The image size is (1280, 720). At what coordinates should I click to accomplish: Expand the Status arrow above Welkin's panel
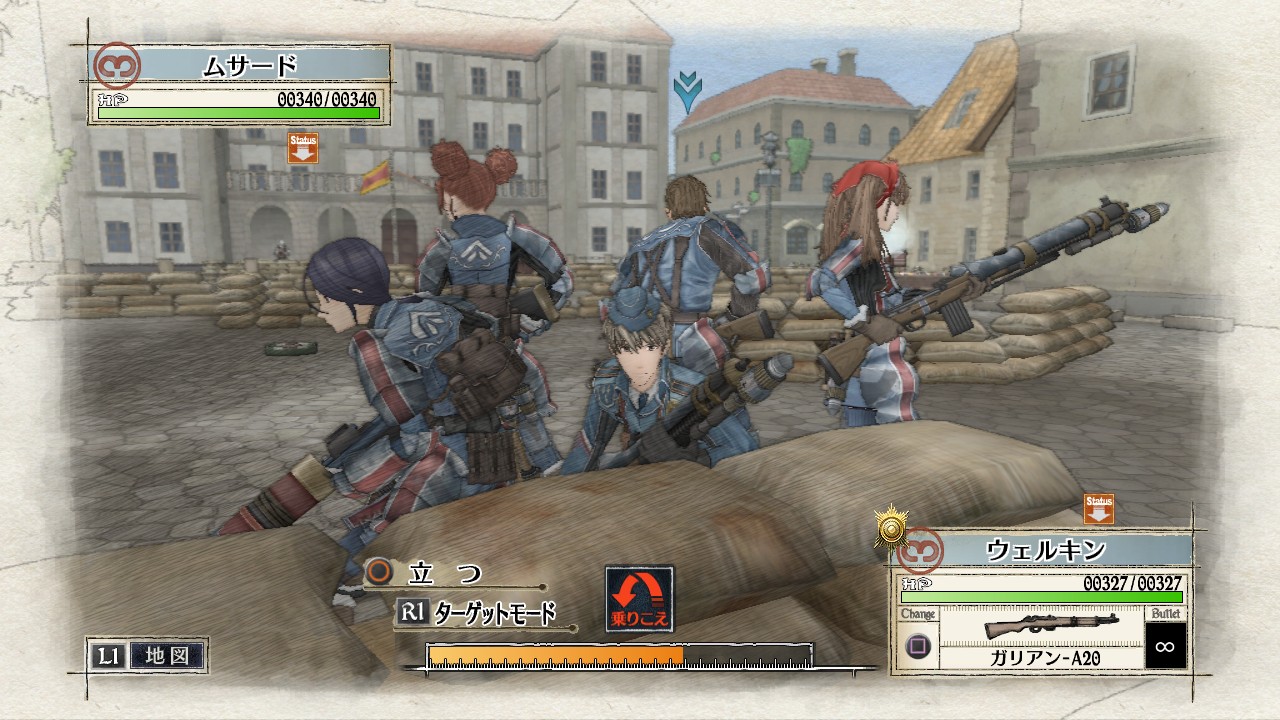(x=1097, y=510)
